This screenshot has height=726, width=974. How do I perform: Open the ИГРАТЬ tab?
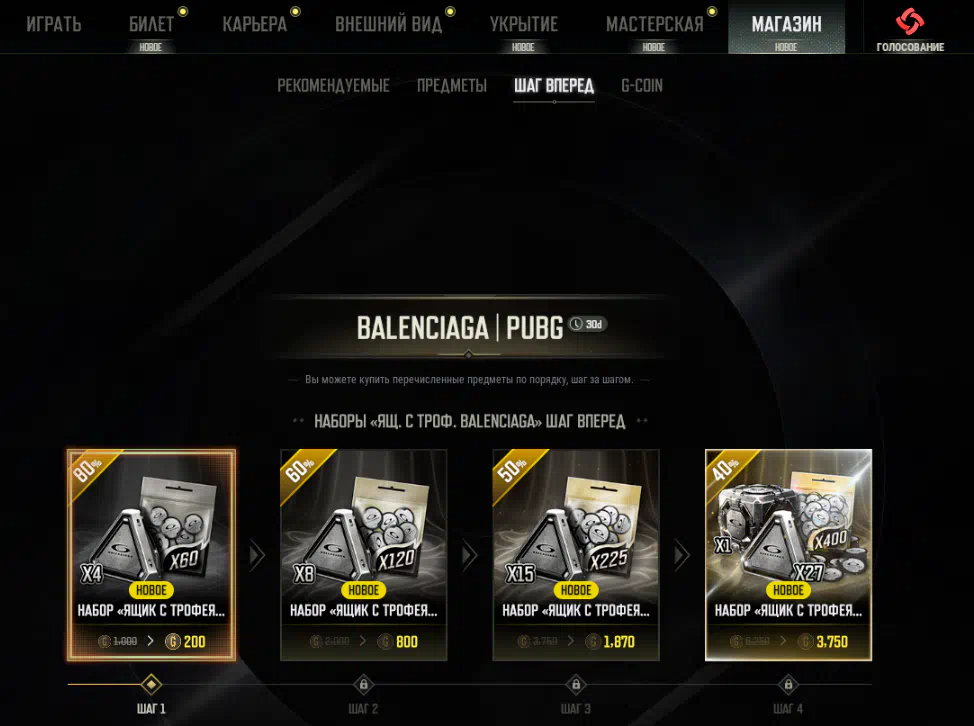53,25
